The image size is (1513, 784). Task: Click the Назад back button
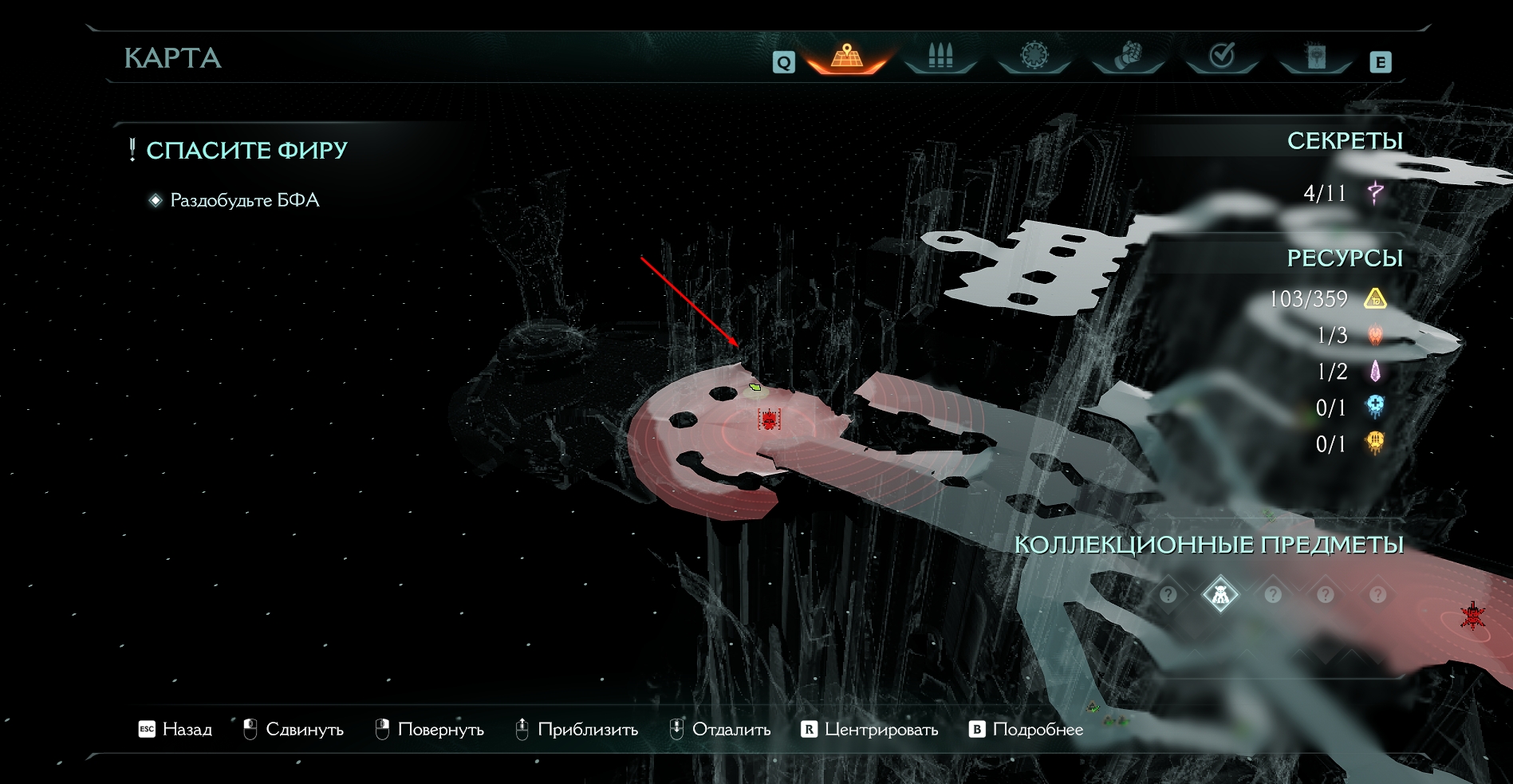coord(176,729)
